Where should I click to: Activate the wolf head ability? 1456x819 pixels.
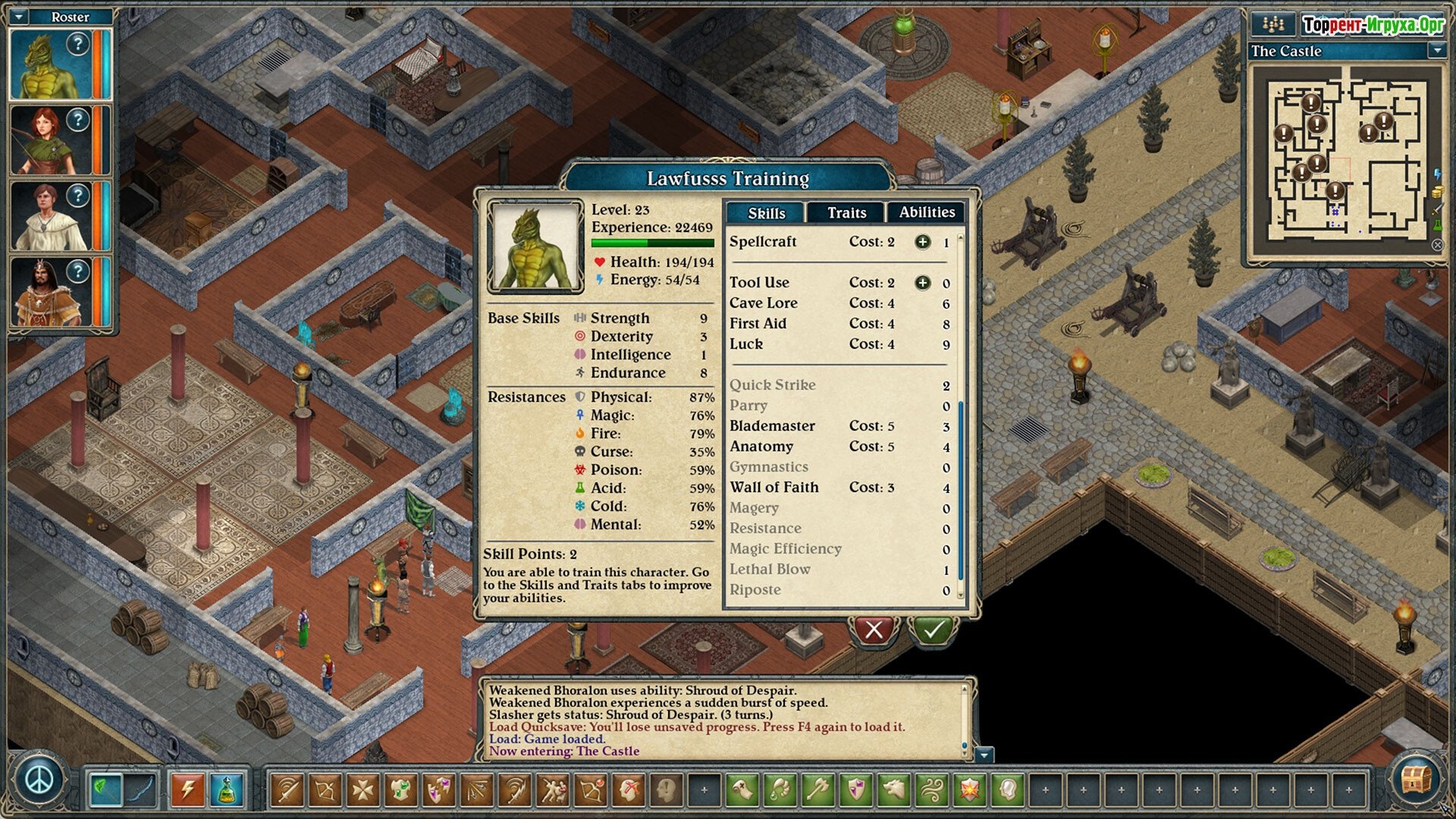click(x=894, y=790)
